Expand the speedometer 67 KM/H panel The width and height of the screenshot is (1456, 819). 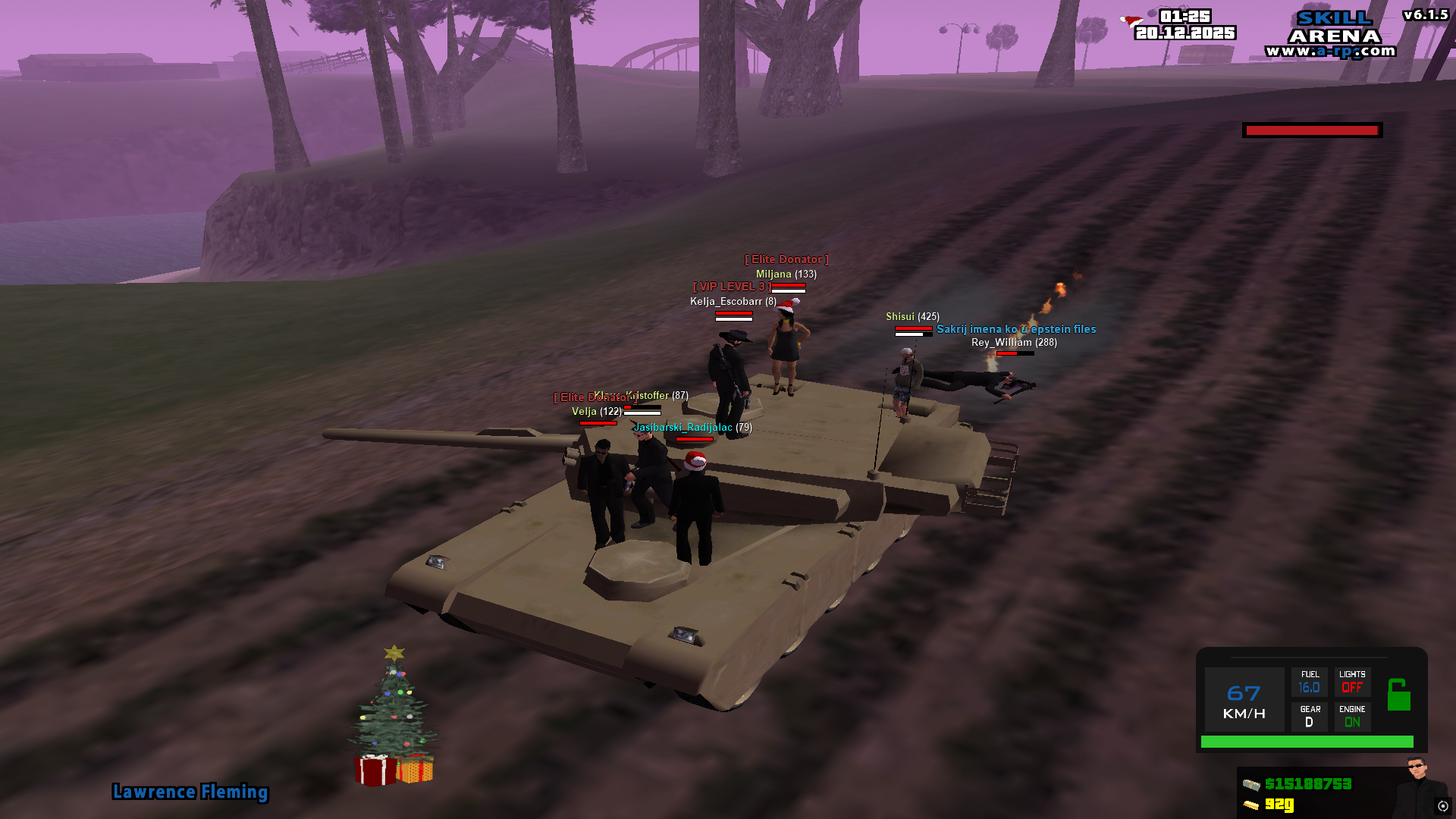pyautogui.click(x=1244, y=699)
